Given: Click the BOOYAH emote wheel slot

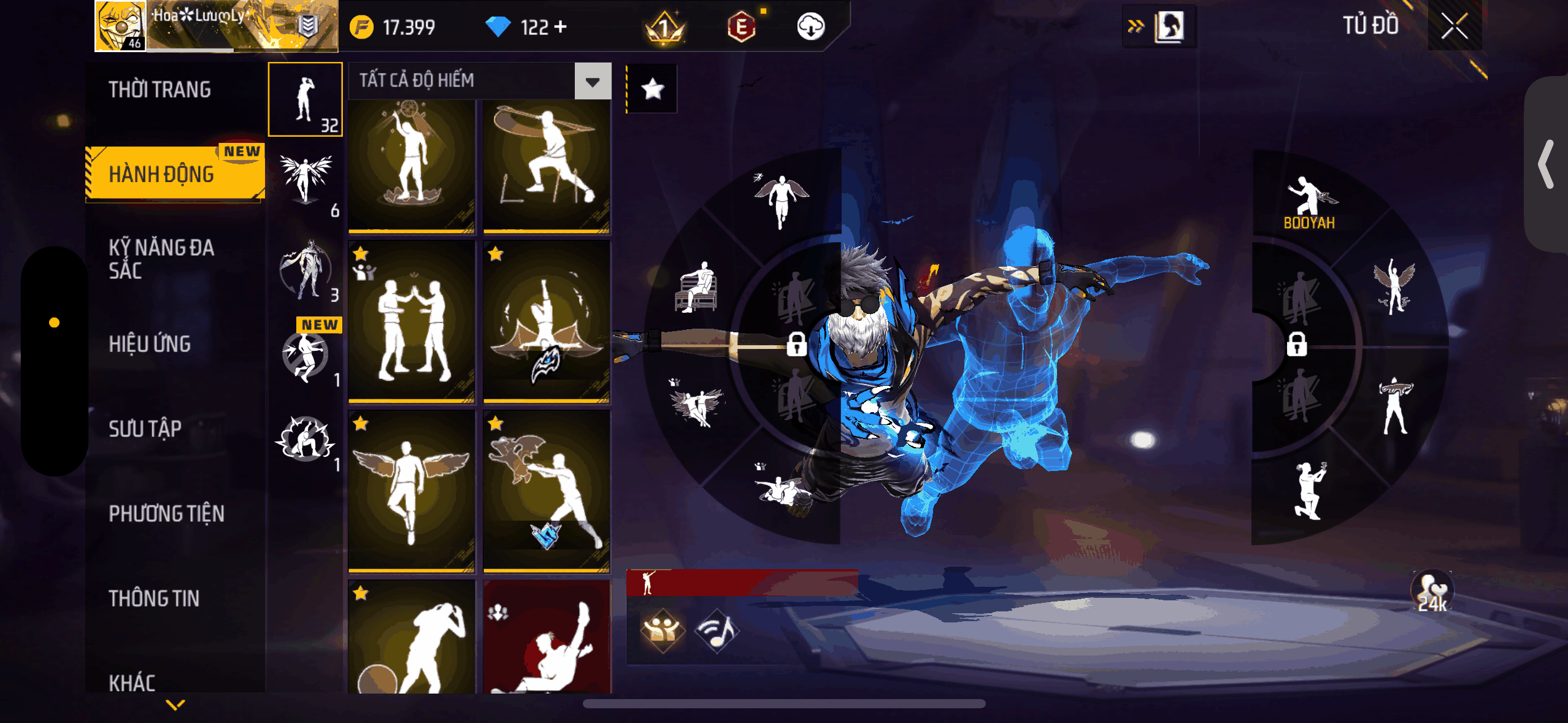Looking at the screenshot, I should click(x=1309, y=204).
